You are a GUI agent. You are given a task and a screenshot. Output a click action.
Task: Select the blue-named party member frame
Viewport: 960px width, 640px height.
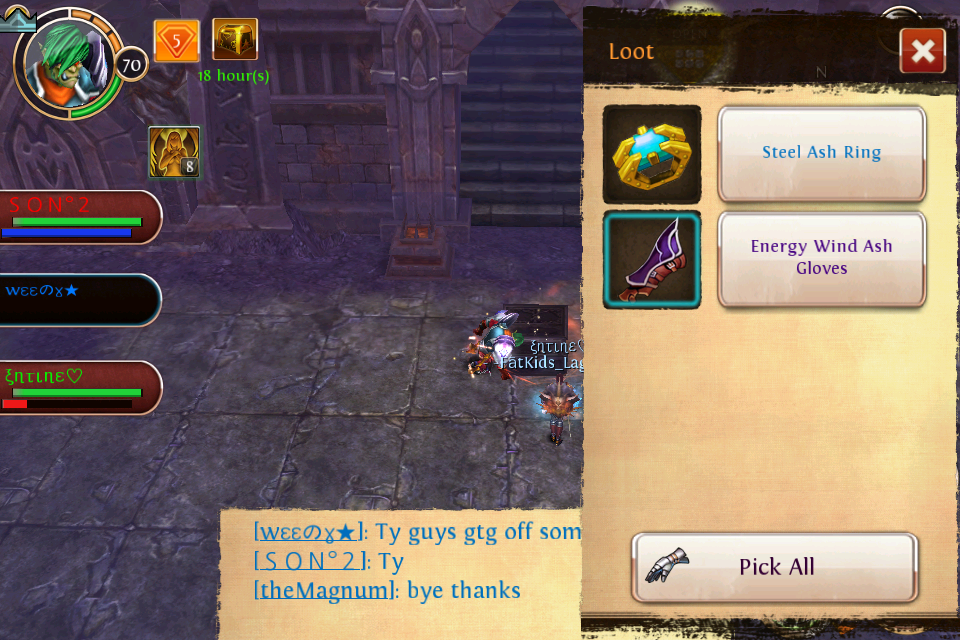tap(78, 299)
